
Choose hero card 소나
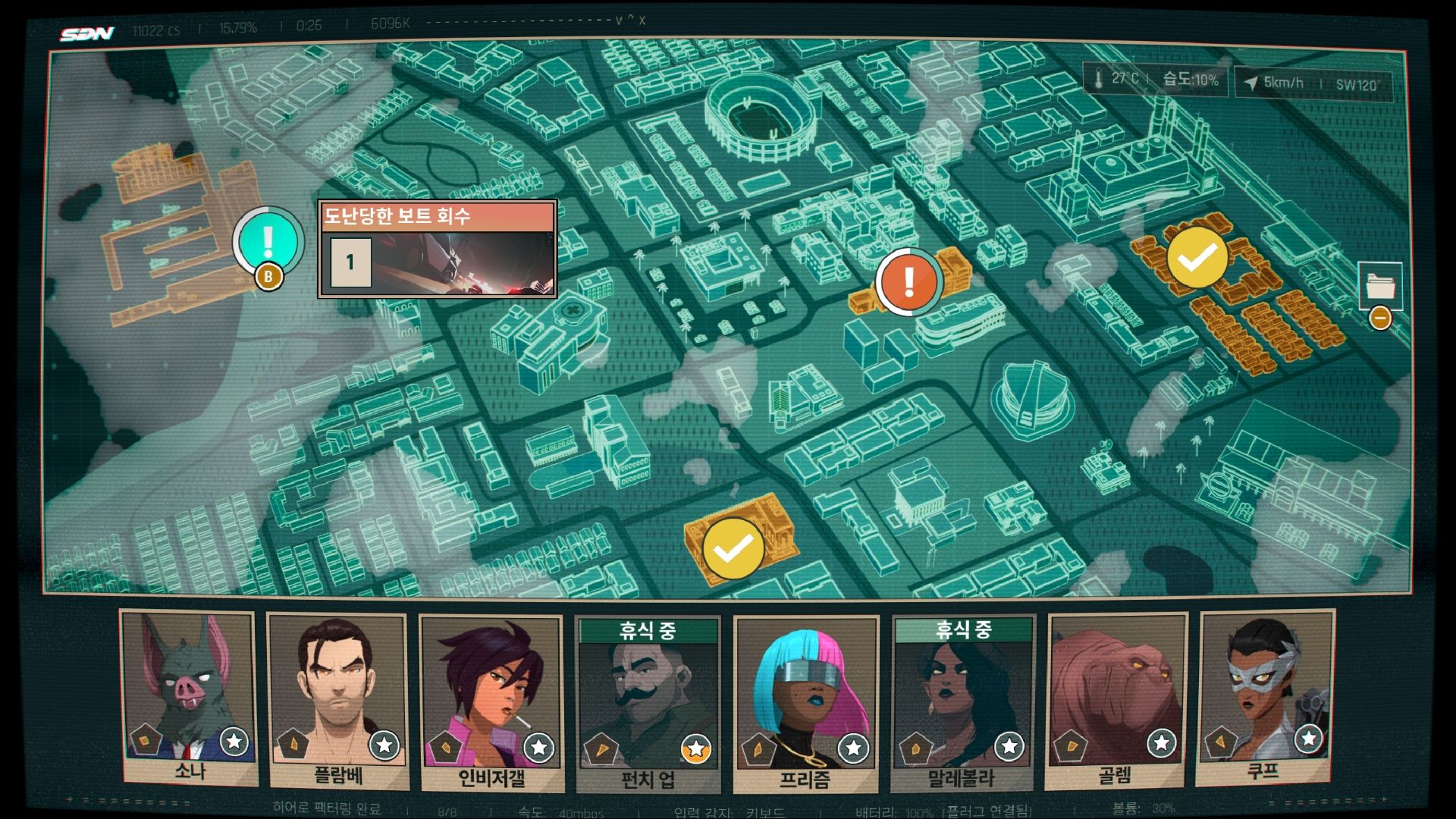188,699
